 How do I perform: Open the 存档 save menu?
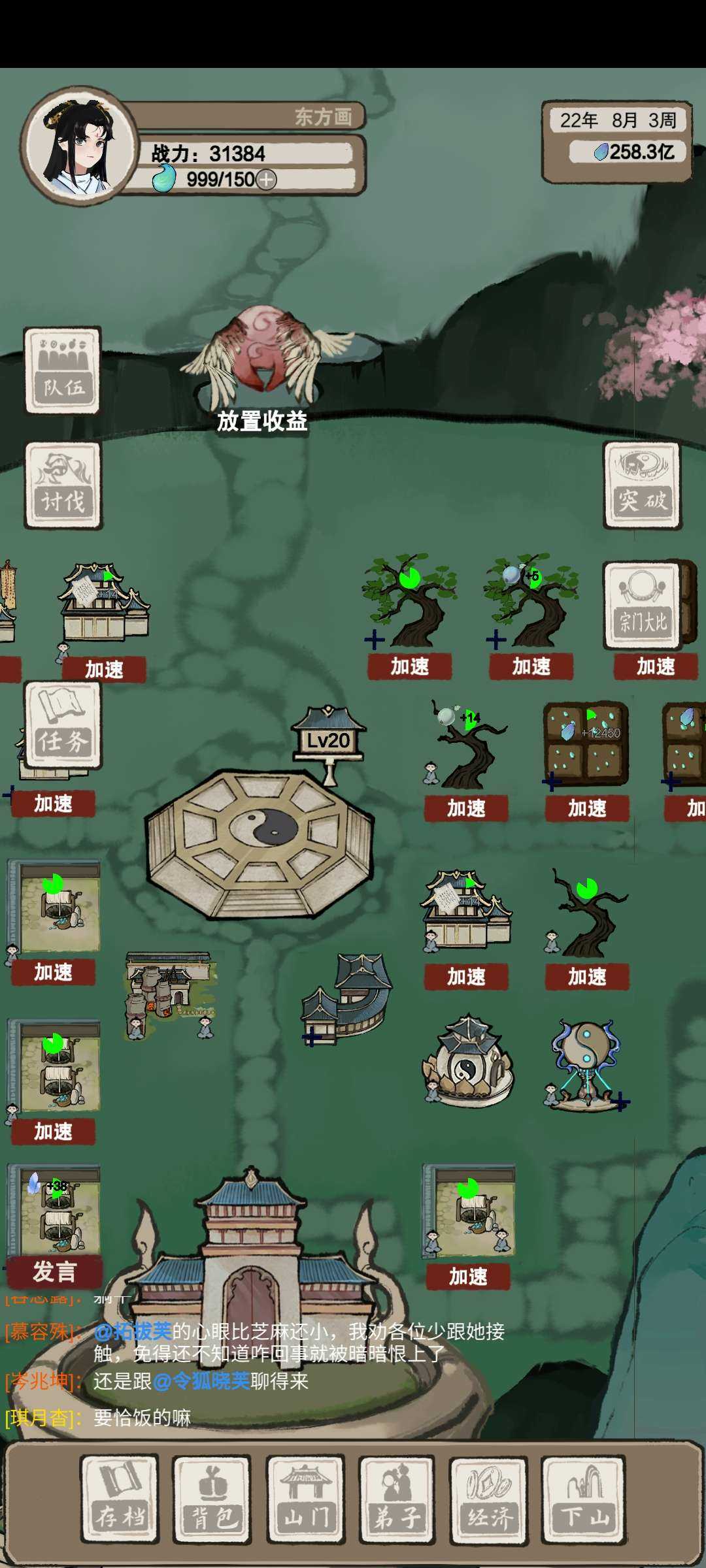point(120,1499)
